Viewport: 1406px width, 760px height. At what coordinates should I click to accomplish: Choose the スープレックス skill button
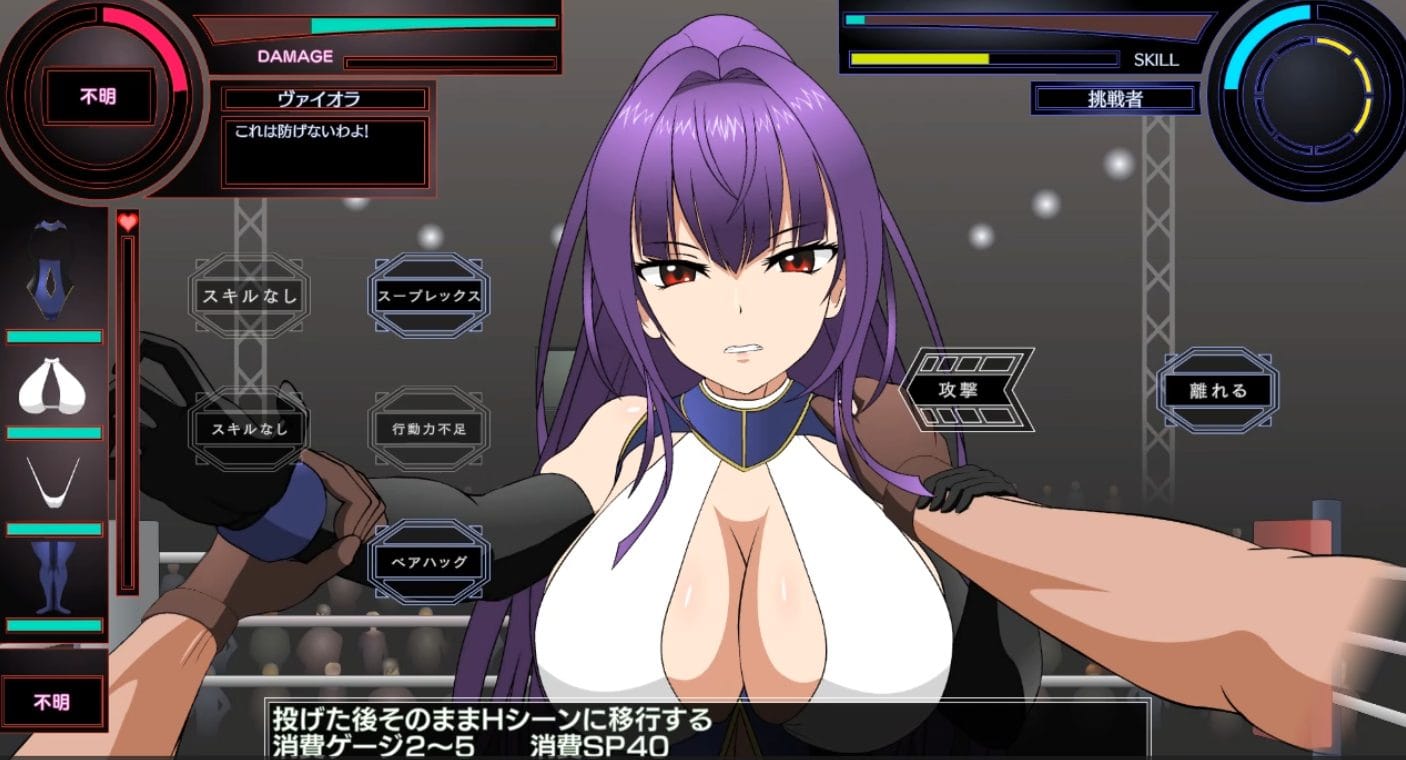click(429, 296)
